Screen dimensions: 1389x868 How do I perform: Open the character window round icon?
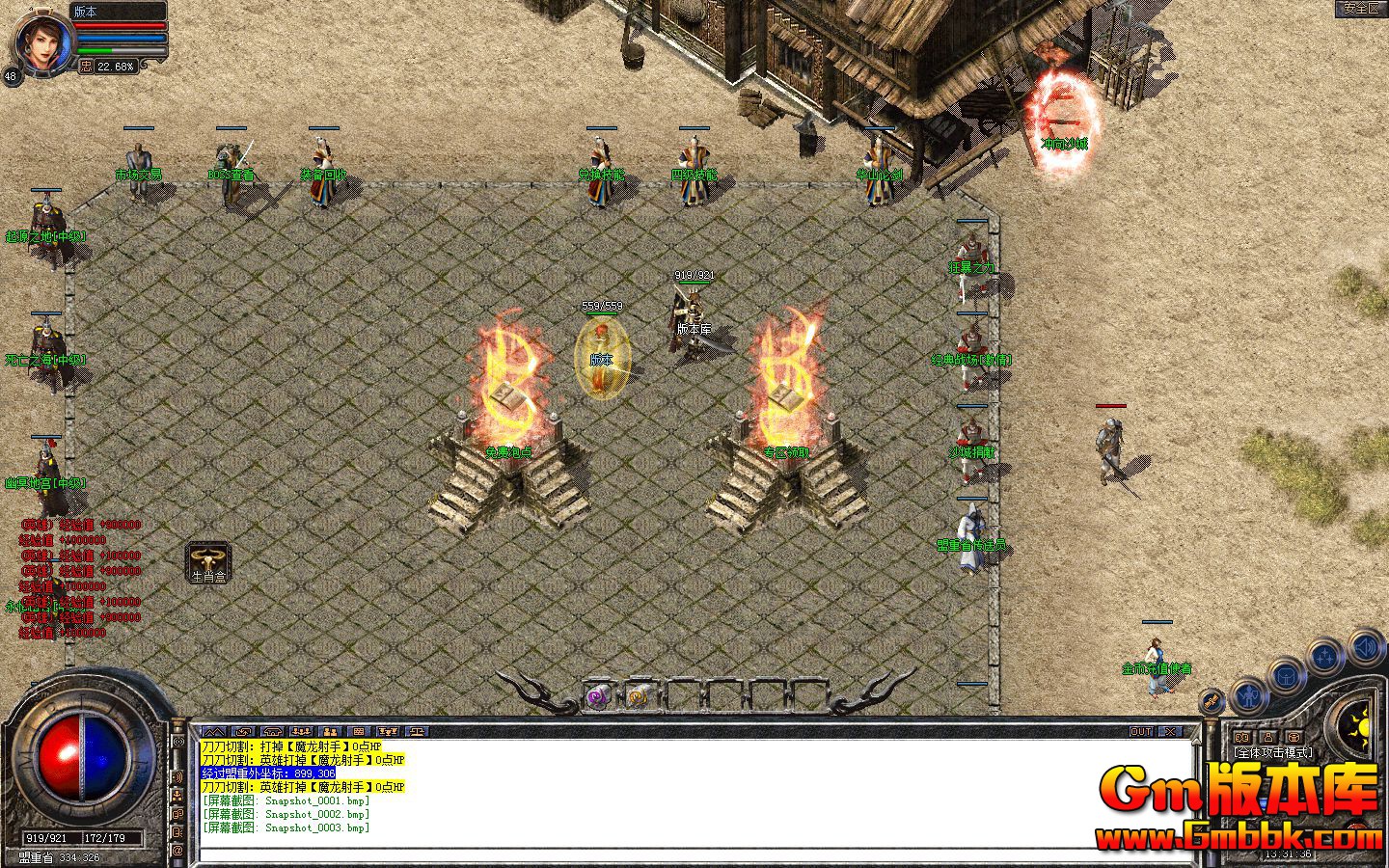pos(1248,696)
